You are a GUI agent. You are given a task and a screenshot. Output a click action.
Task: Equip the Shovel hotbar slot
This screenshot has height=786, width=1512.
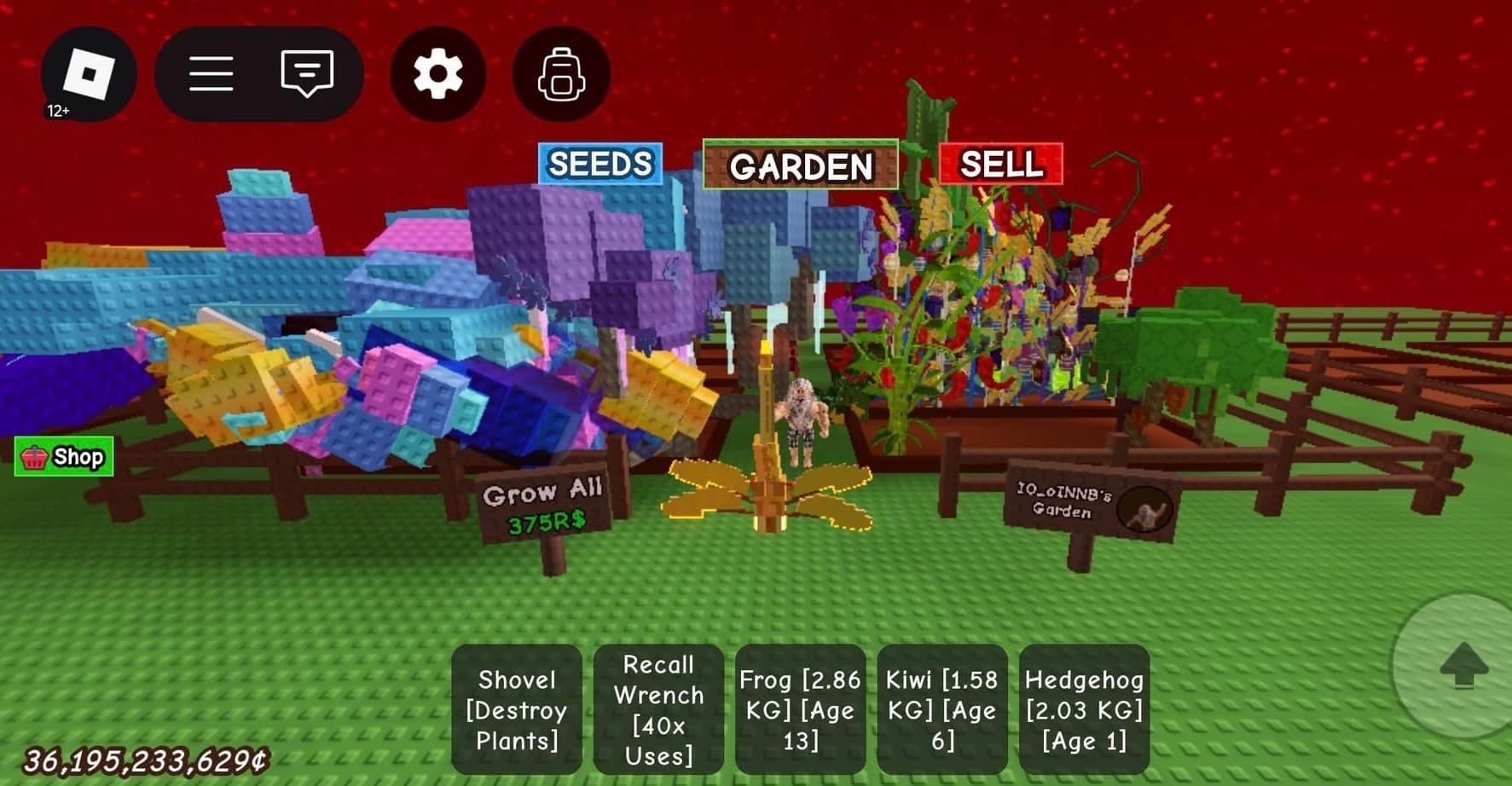coord(517,709)
